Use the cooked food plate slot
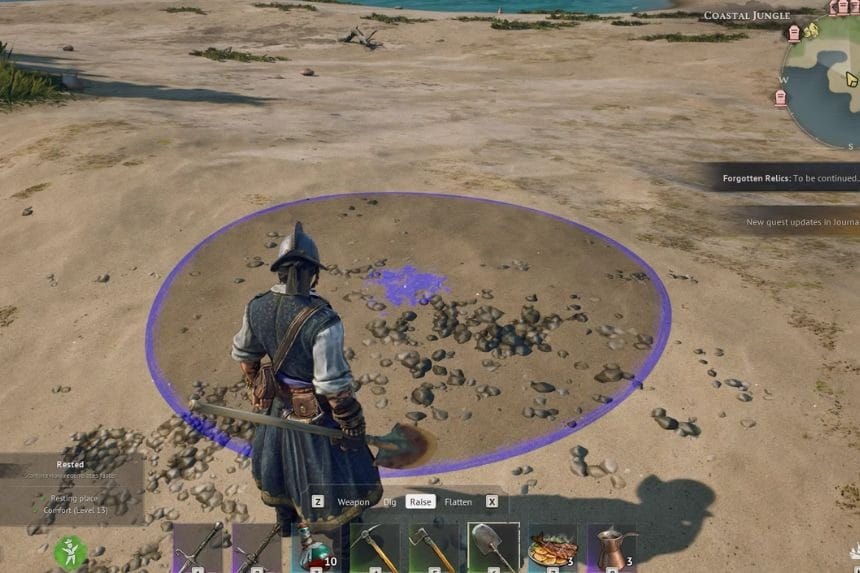 (x=553, y=549)
